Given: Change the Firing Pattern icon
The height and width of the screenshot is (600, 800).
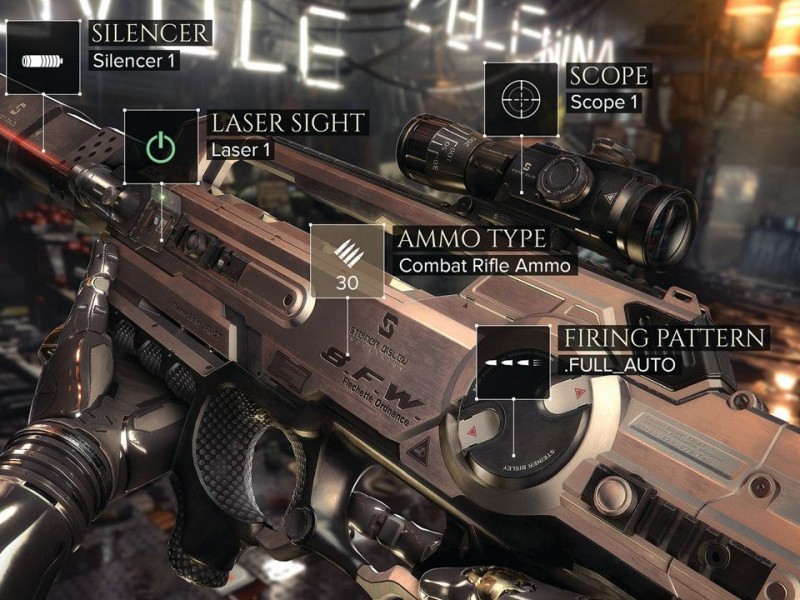Looking at the screenshot, I should [513, 361].
